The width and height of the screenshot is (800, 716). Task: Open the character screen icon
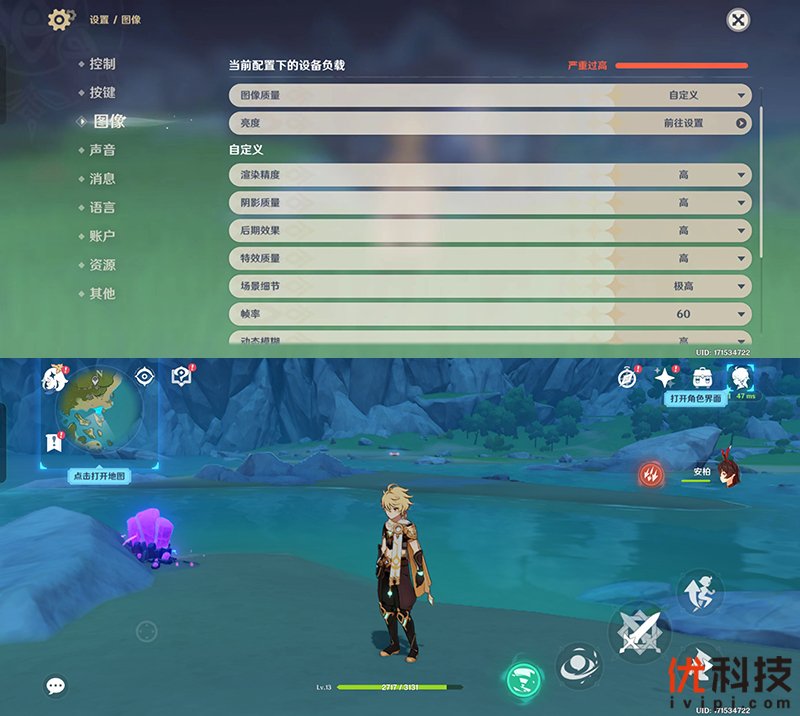740,377
